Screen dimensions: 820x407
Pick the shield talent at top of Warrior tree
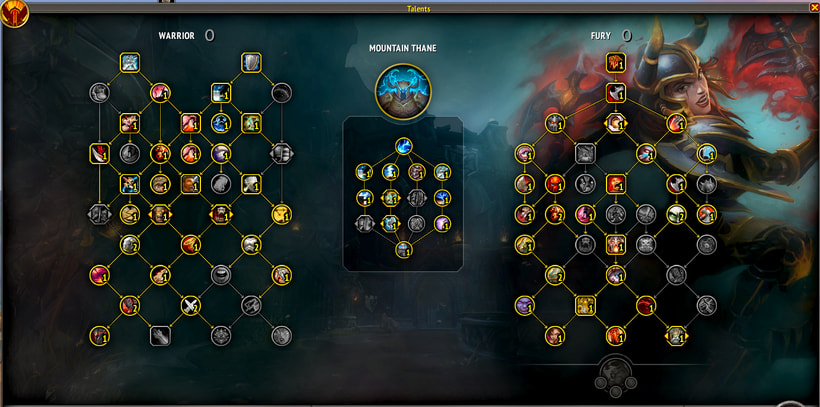pos(250,63)
